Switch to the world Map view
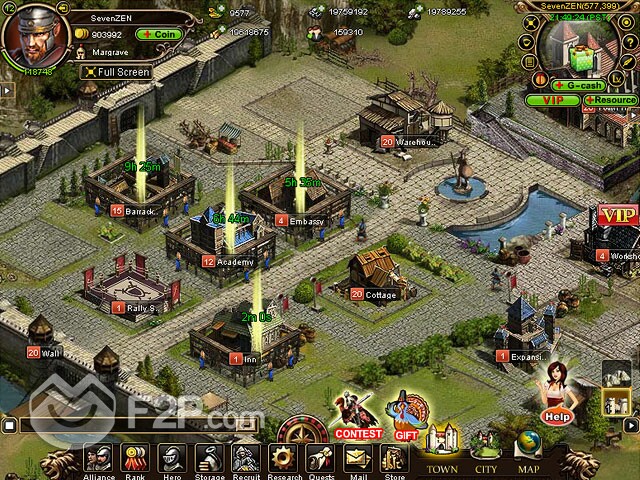The height and width of the screenshot is (480, 640). (529, 449)
